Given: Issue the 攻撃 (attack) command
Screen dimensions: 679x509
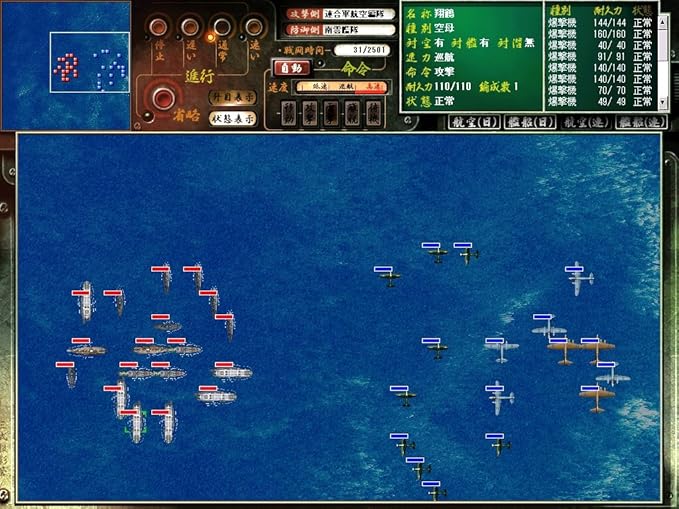Looking at the screenshot, I should coord(310,114).
